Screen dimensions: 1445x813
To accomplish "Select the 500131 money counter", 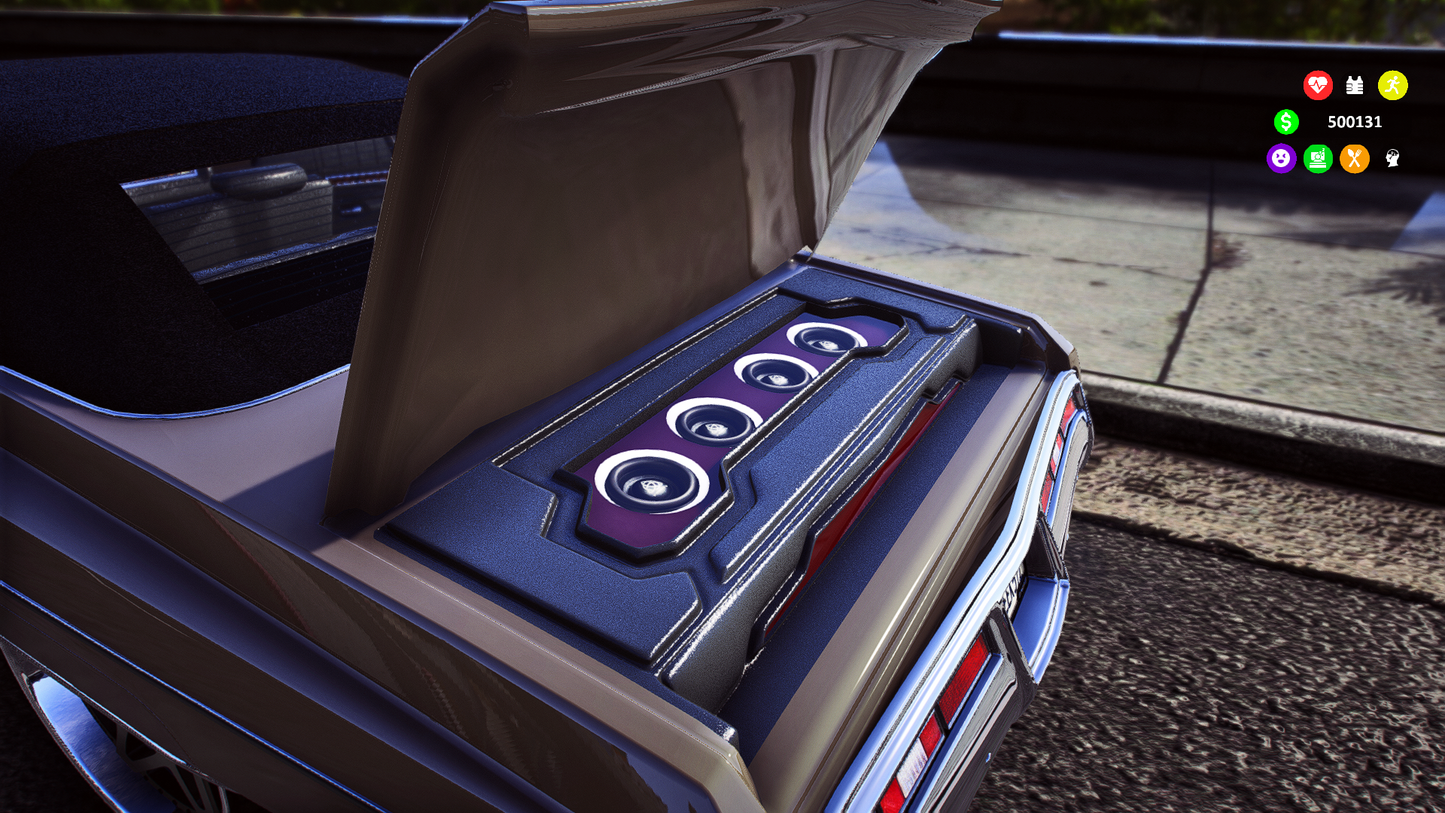I will point(1355,122).
